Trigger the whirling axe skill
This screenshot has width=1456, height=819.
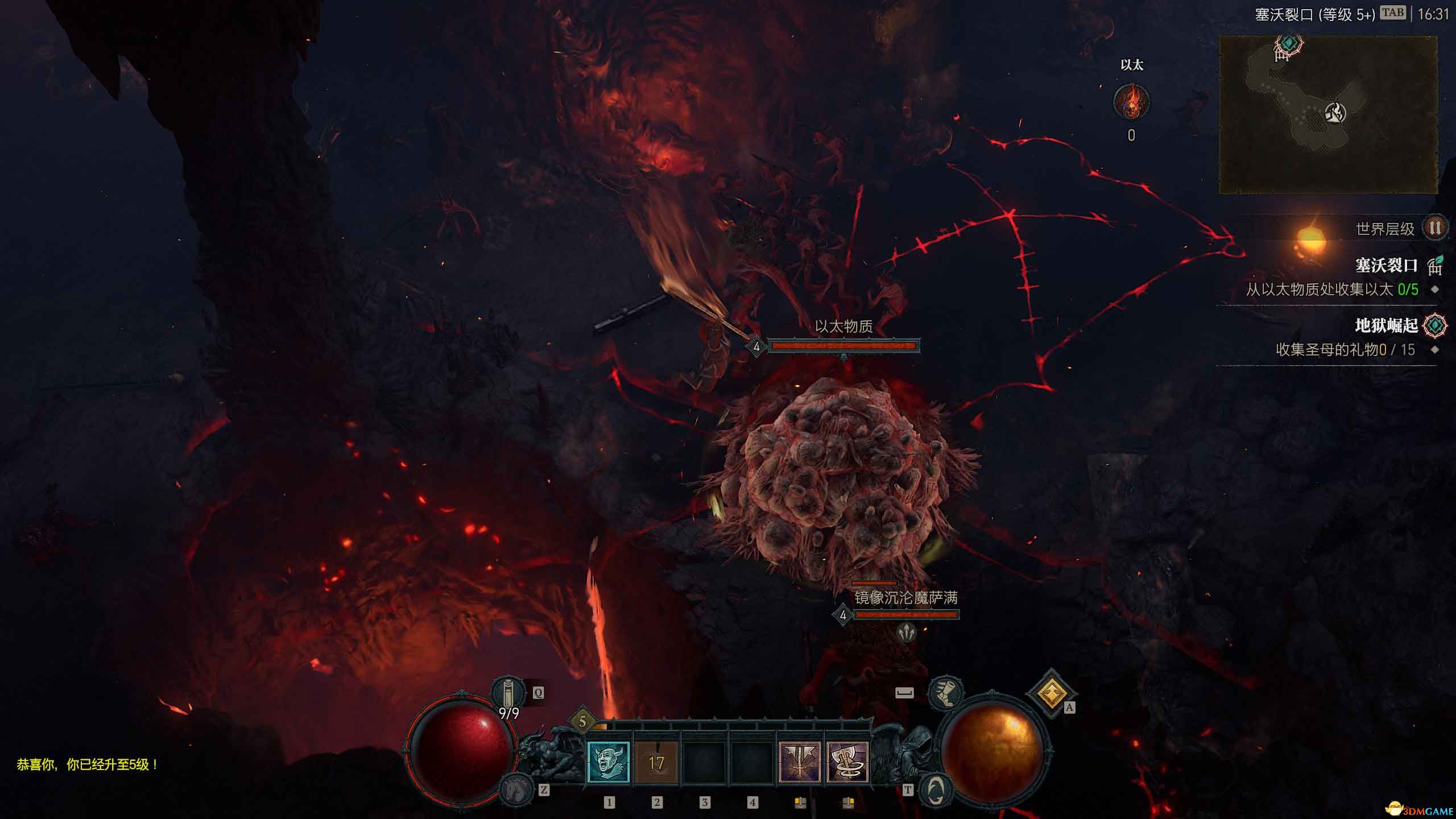coord(847,762)
